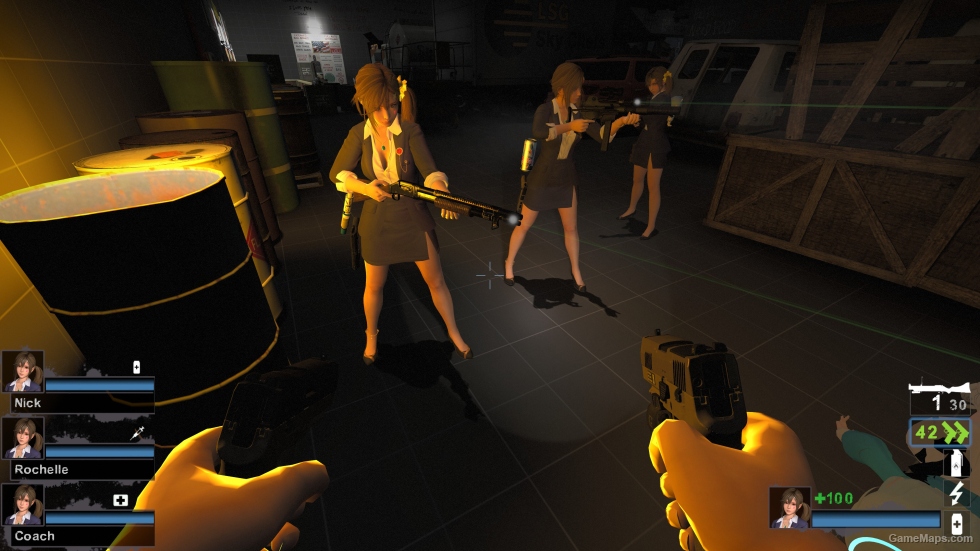This screenshot has height=551, width=980.
Task: Click Nick's teammate portrait
Action: [x=23, y=371]
